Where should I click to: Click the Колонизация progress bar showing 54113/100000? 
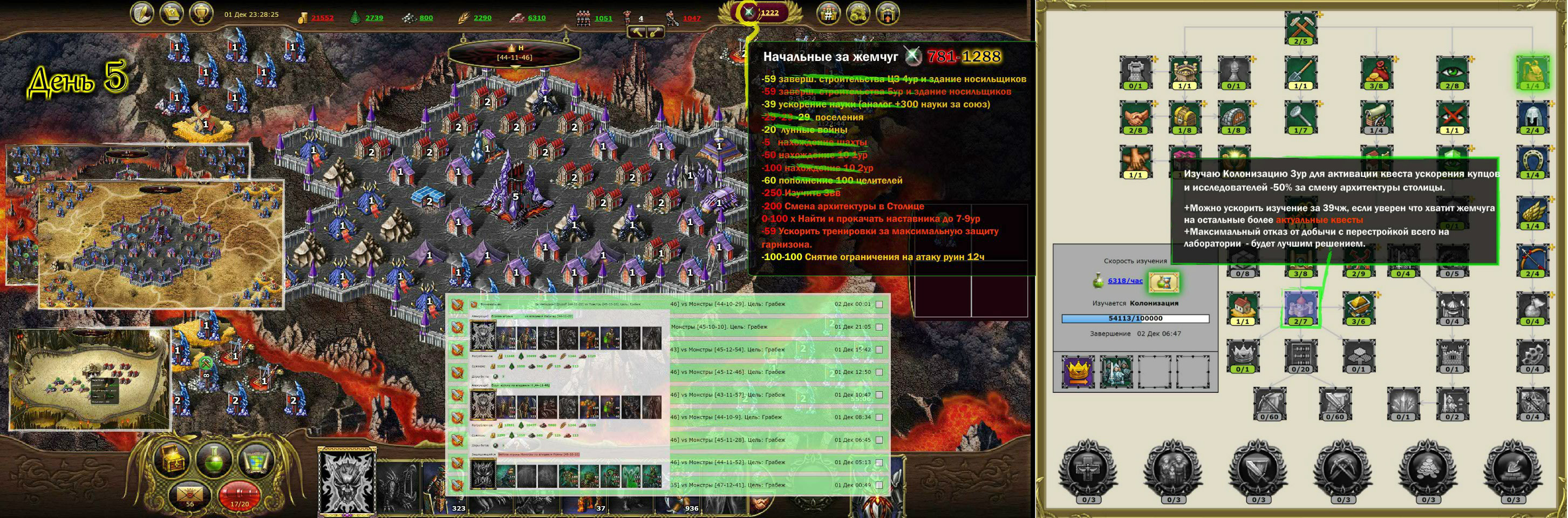(x=1135, y=319)
